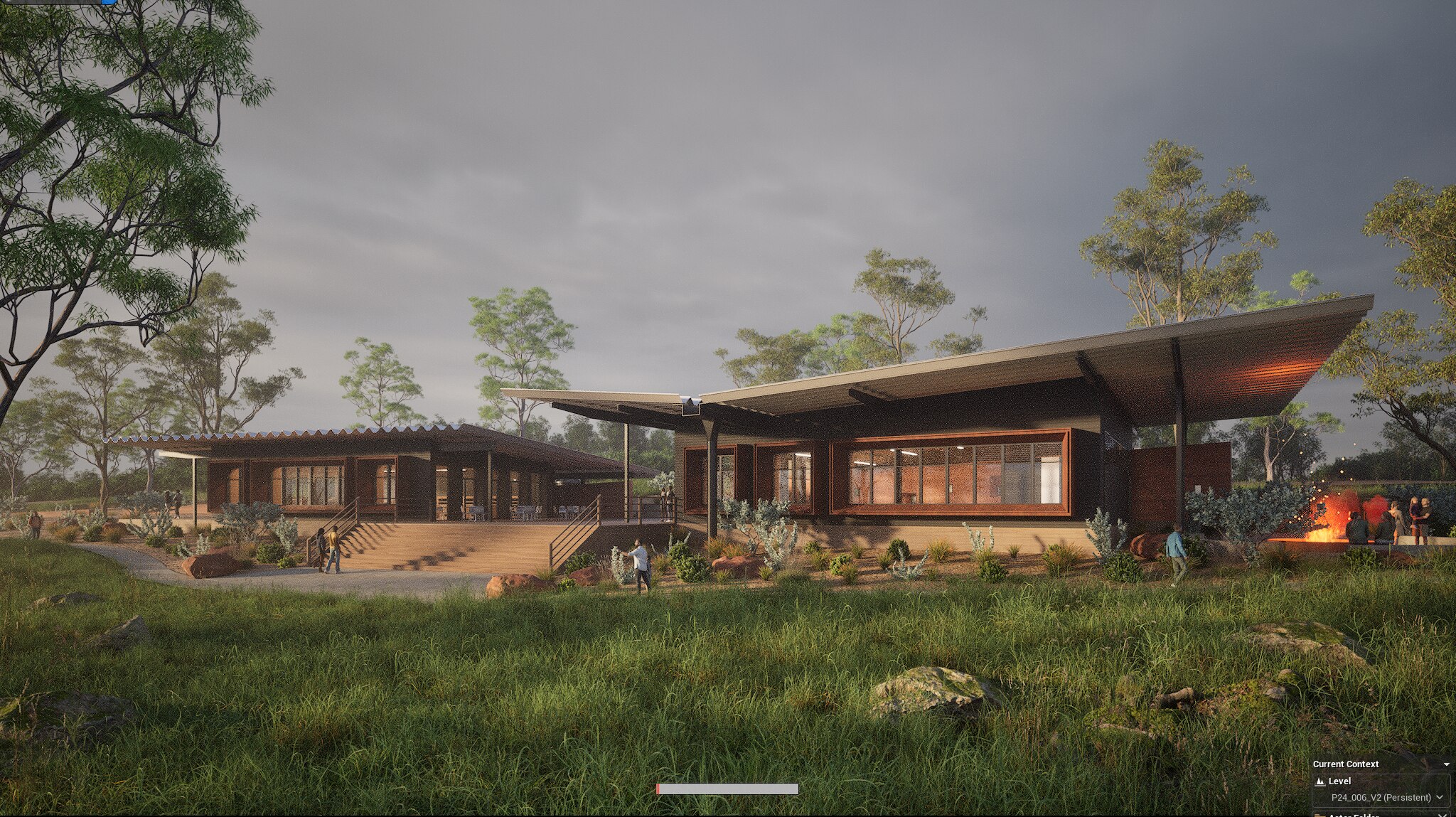Click the Level row icon inside Current Context
1456x817 pixels.
pos(1320,781)
